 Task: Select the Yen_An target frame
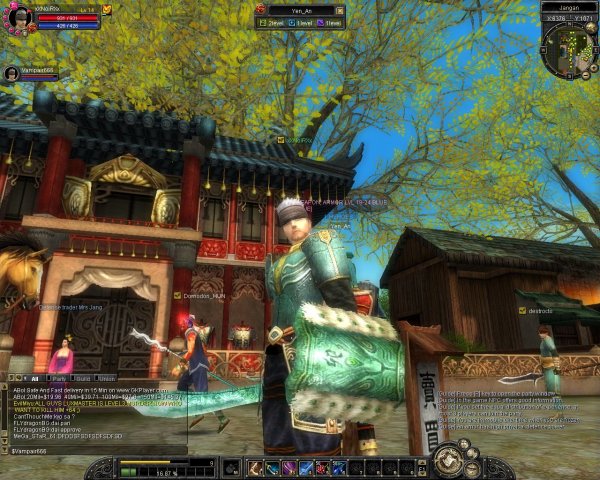[x=300, y=11]
